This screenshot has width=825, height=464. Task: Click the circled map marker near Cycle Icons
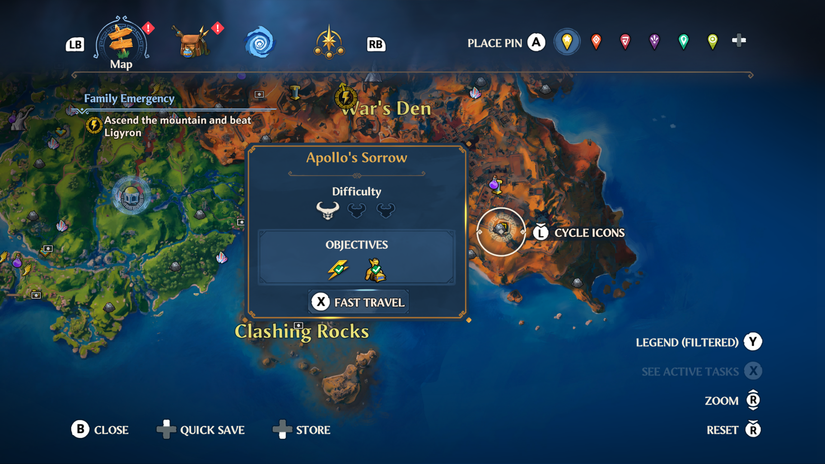(501, 232)
